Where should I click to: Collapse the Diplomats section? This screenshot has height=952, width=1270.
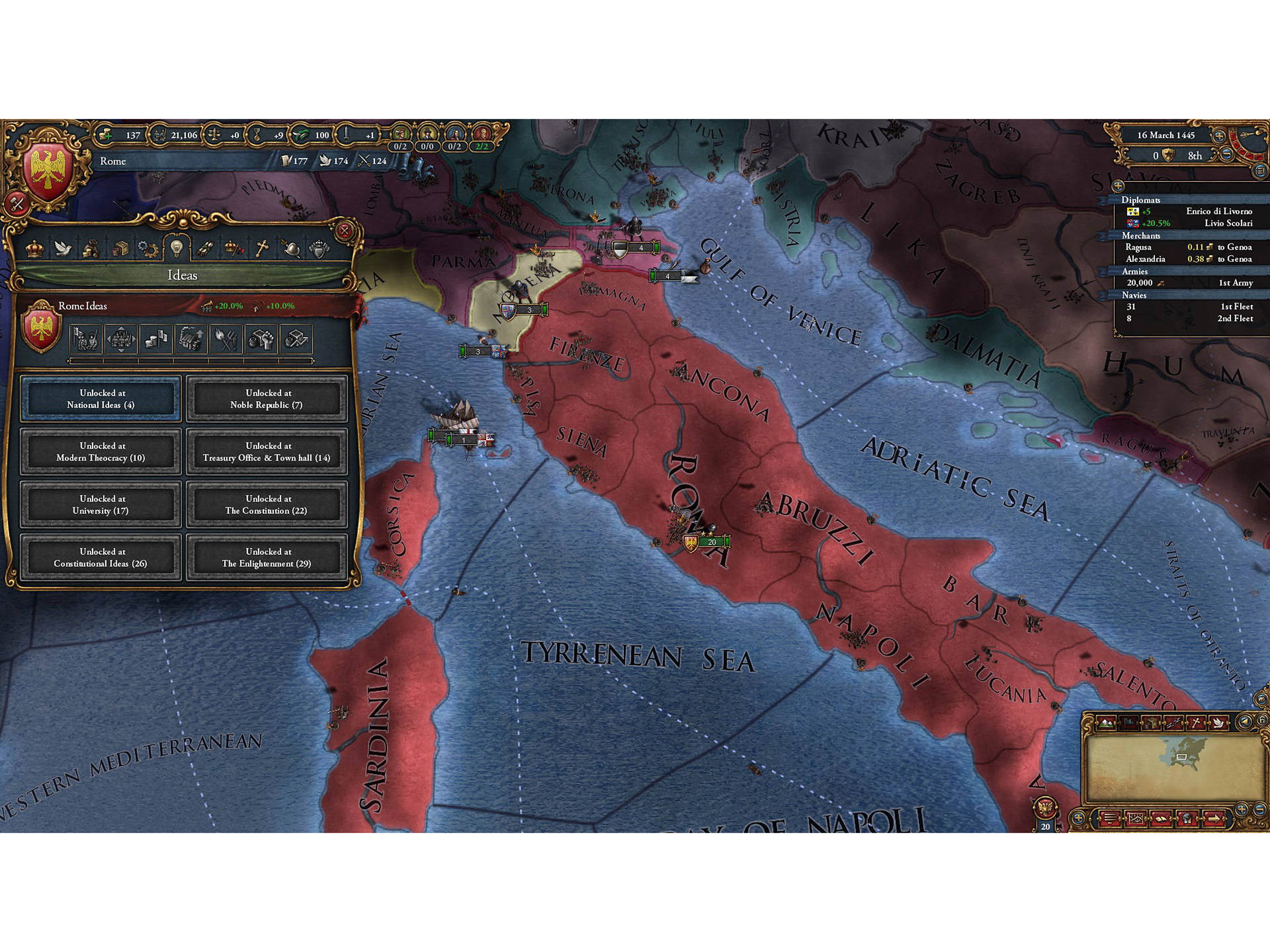(x=1143, y=201)
